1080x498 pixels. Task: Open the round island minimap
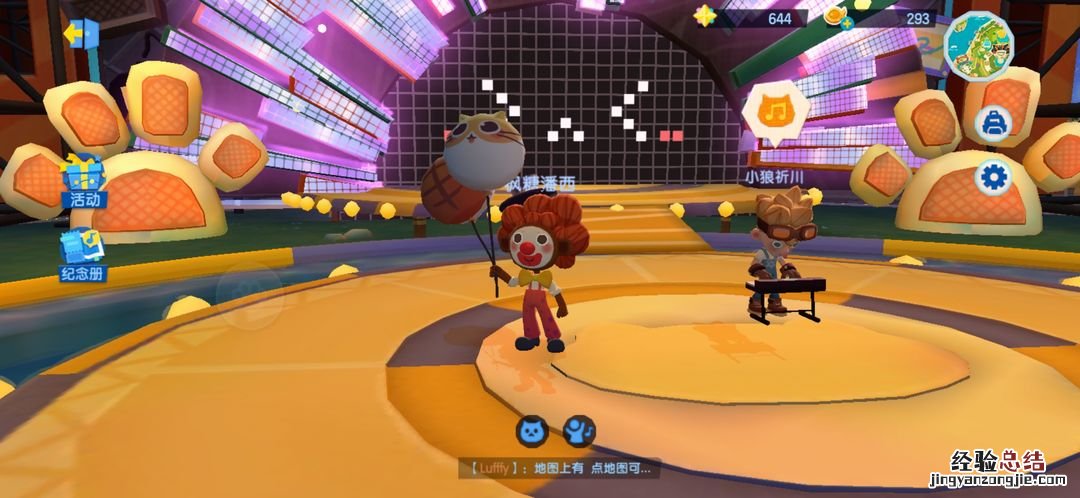click(x=979, y=46)
